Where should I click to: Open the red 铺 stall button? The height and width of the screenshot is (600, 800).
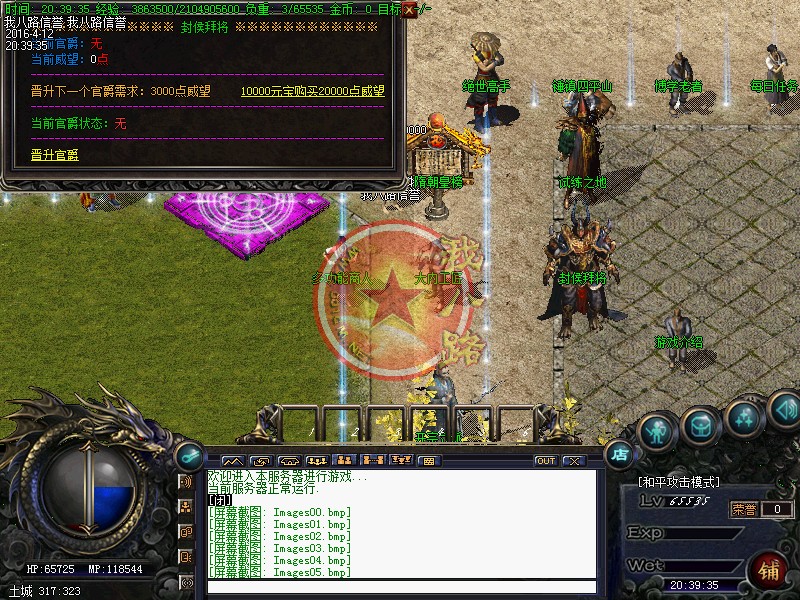[770, 571]
